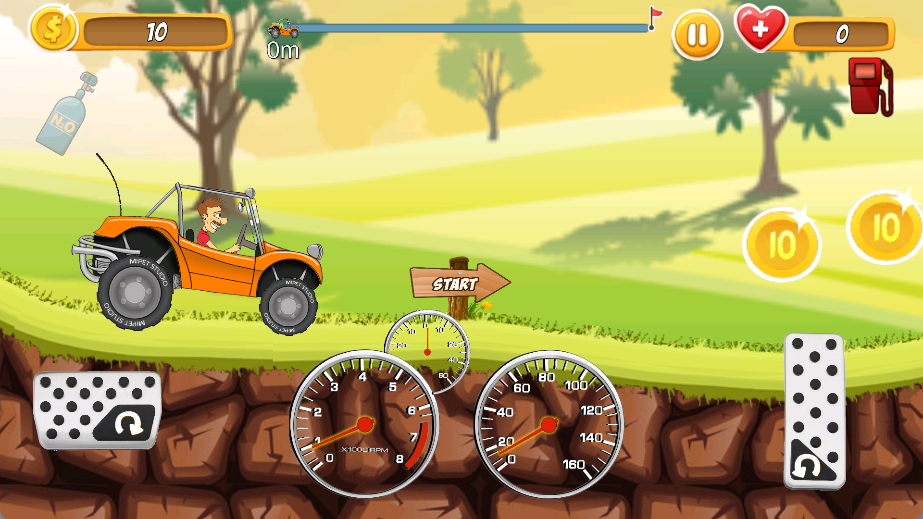Viewport: 923px width, 519px height.
Task: Tap the gold dollar coin icon
Action: point(52,29)
